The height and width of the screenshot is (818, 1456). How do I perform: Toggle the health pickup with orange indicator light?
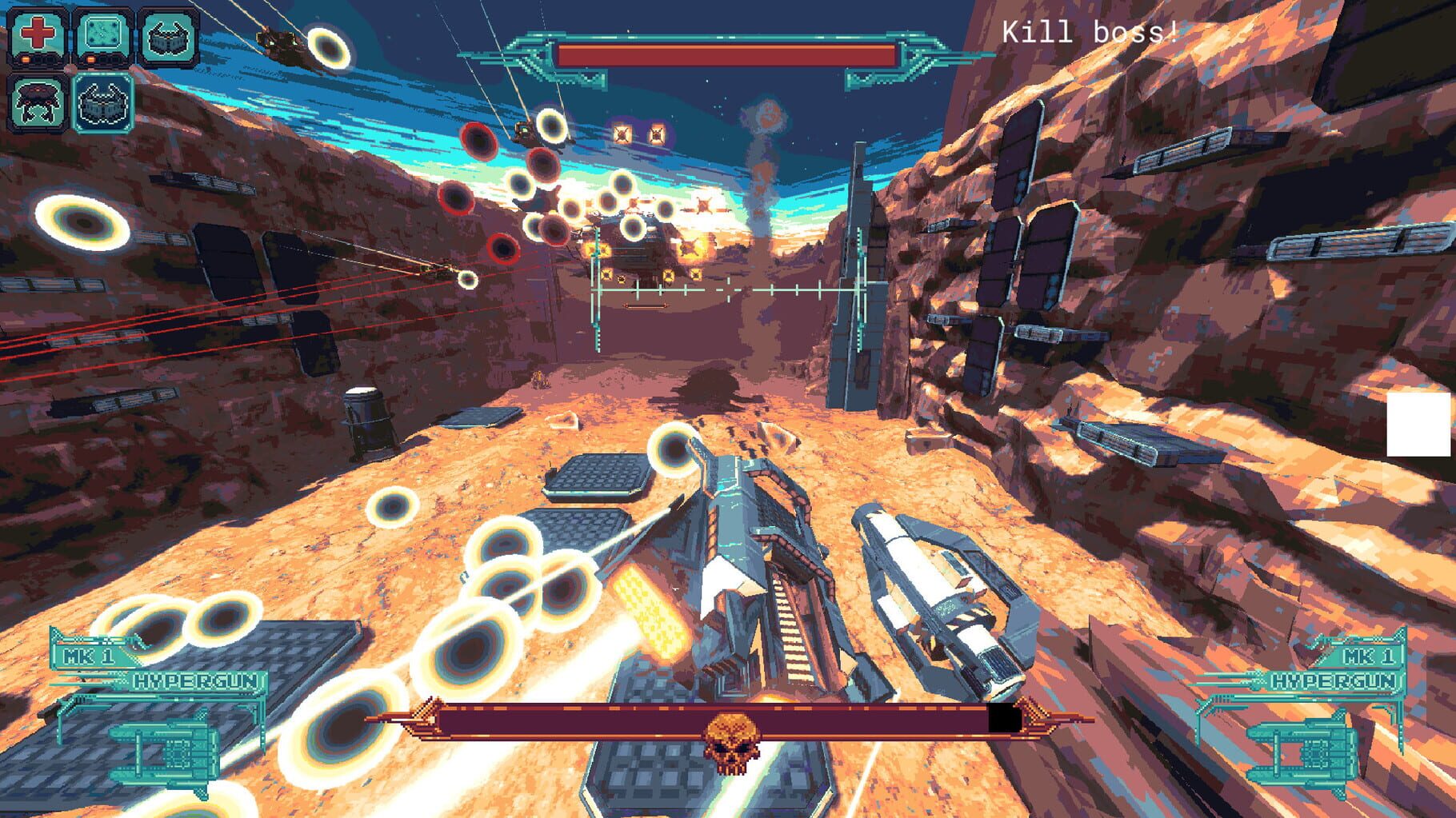[x=38, y=38]
